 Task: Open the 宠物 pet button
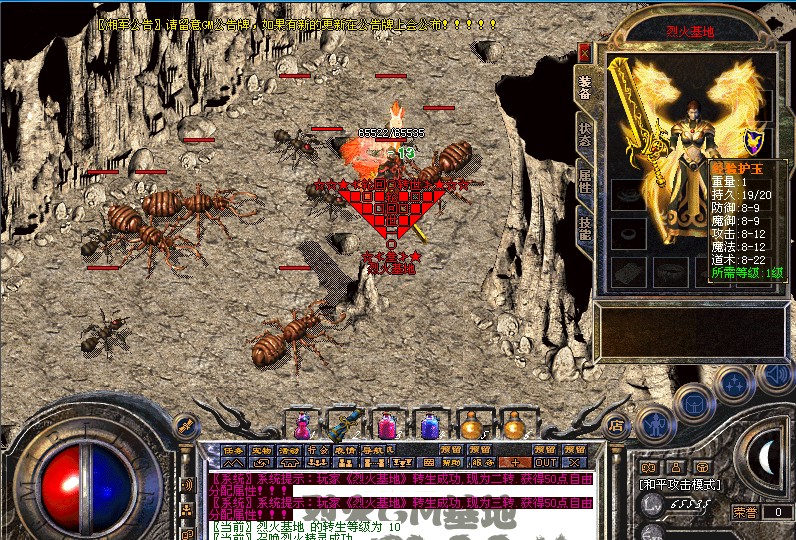(x=261, y=450)
